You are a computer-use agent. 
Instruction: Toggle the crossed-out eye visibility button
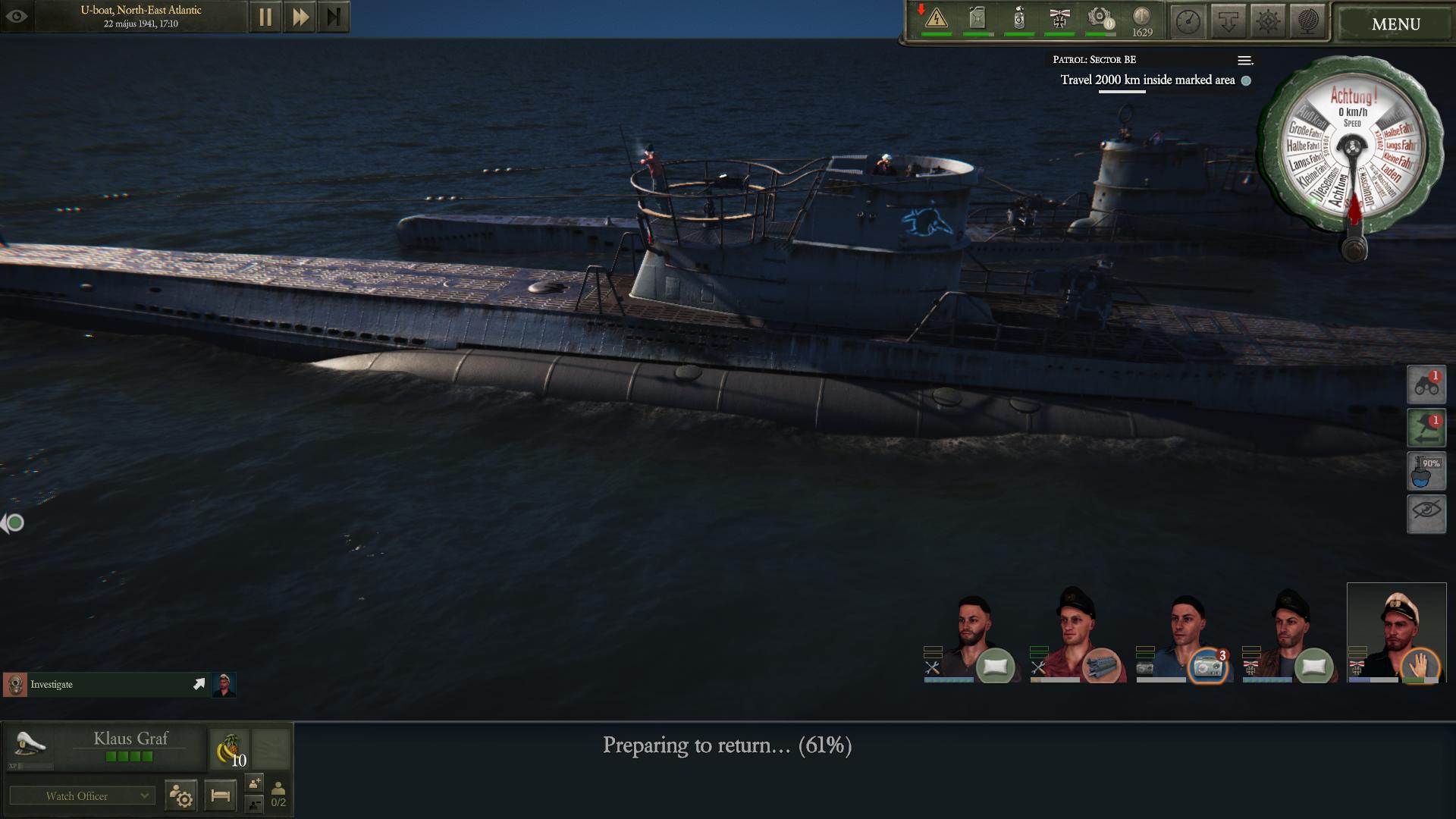coord(1426,513)
